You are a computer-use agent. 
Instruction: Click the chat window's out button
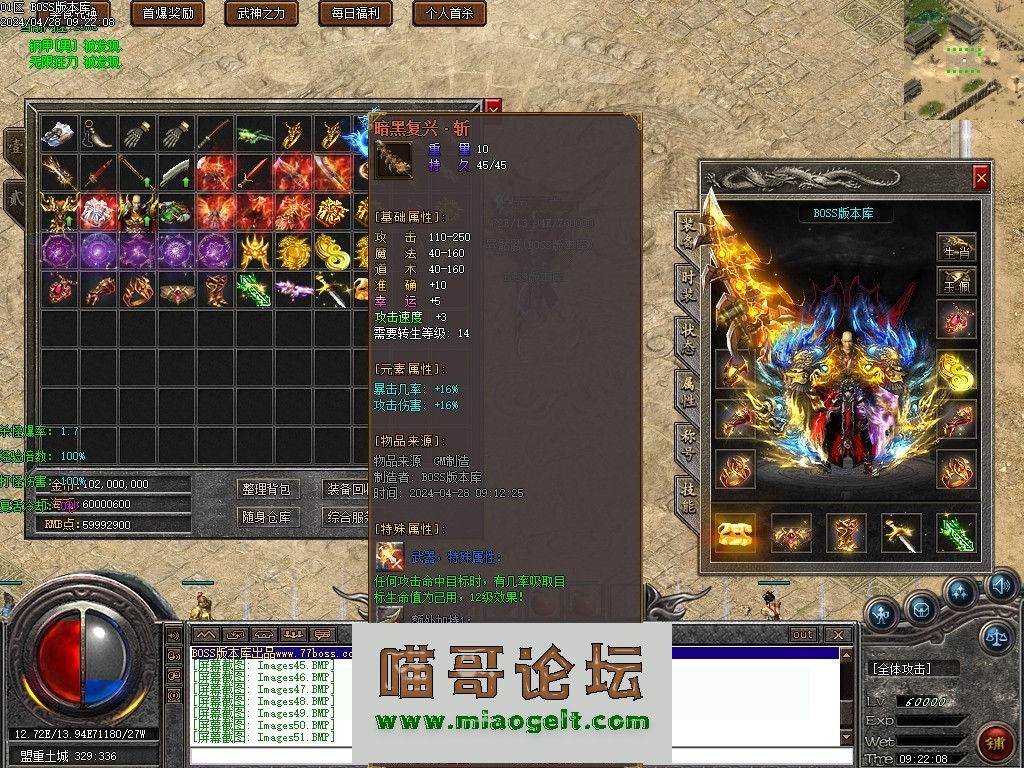802,634
